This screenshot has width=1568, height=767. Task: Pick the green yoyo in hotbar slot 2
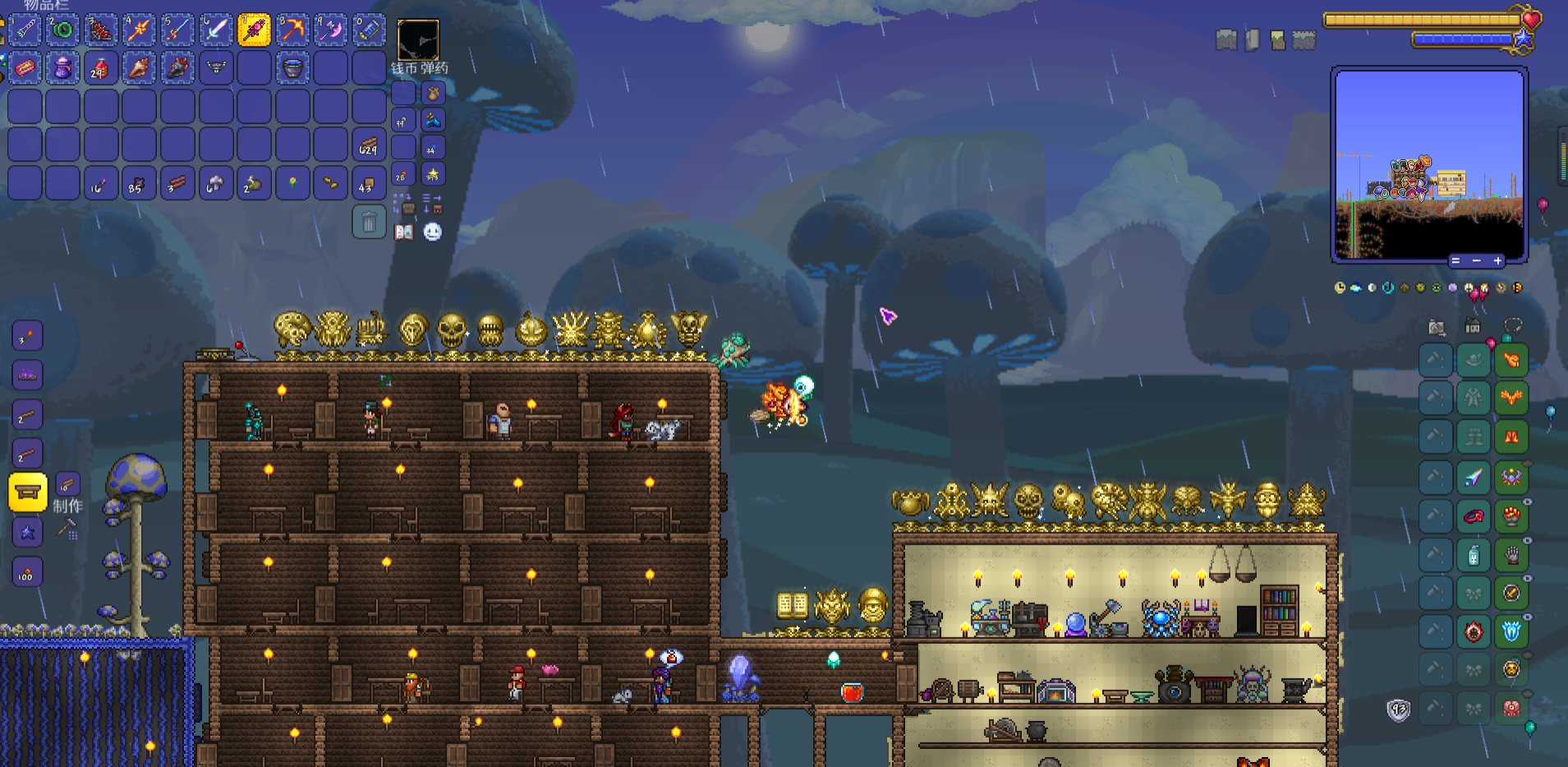[62, 30]
